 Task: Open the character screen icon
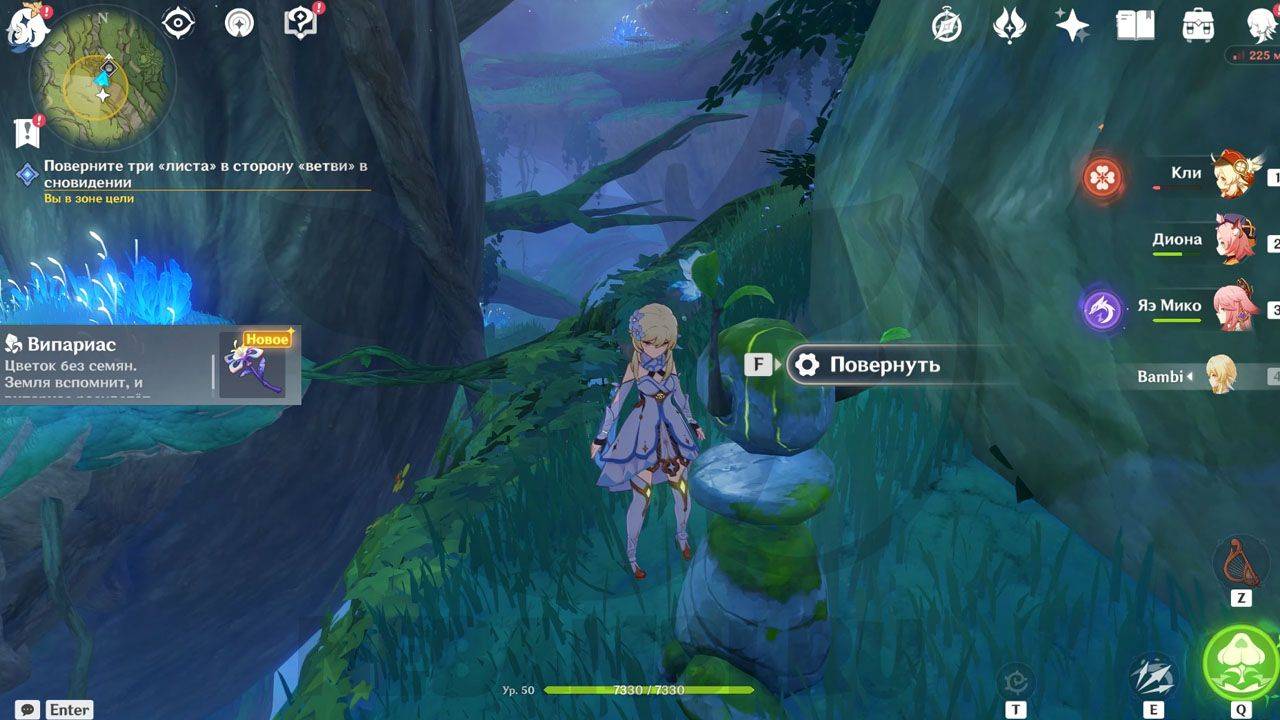click(x=1261, y=26)
